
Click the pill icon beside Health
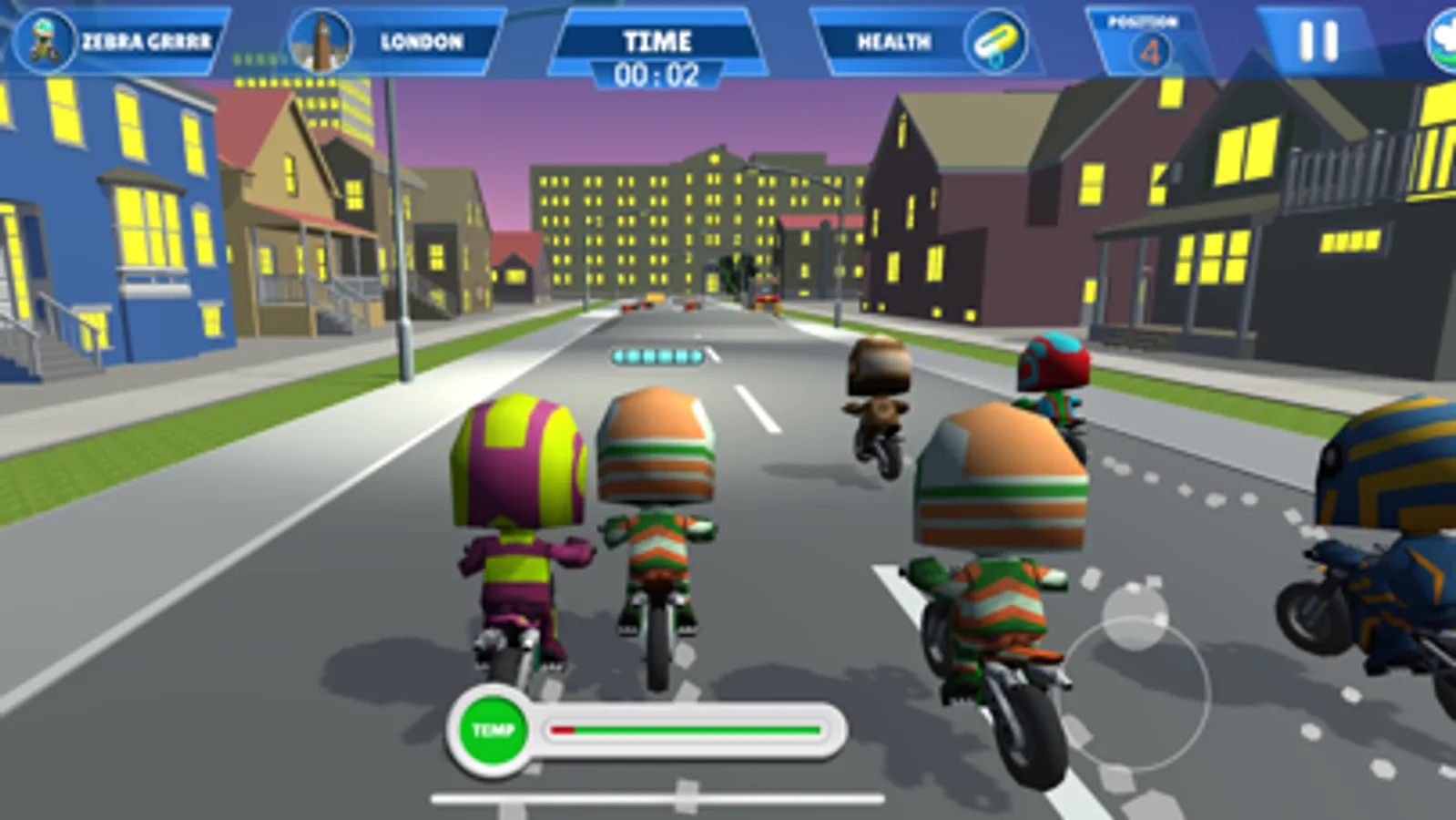click(996, 41)
